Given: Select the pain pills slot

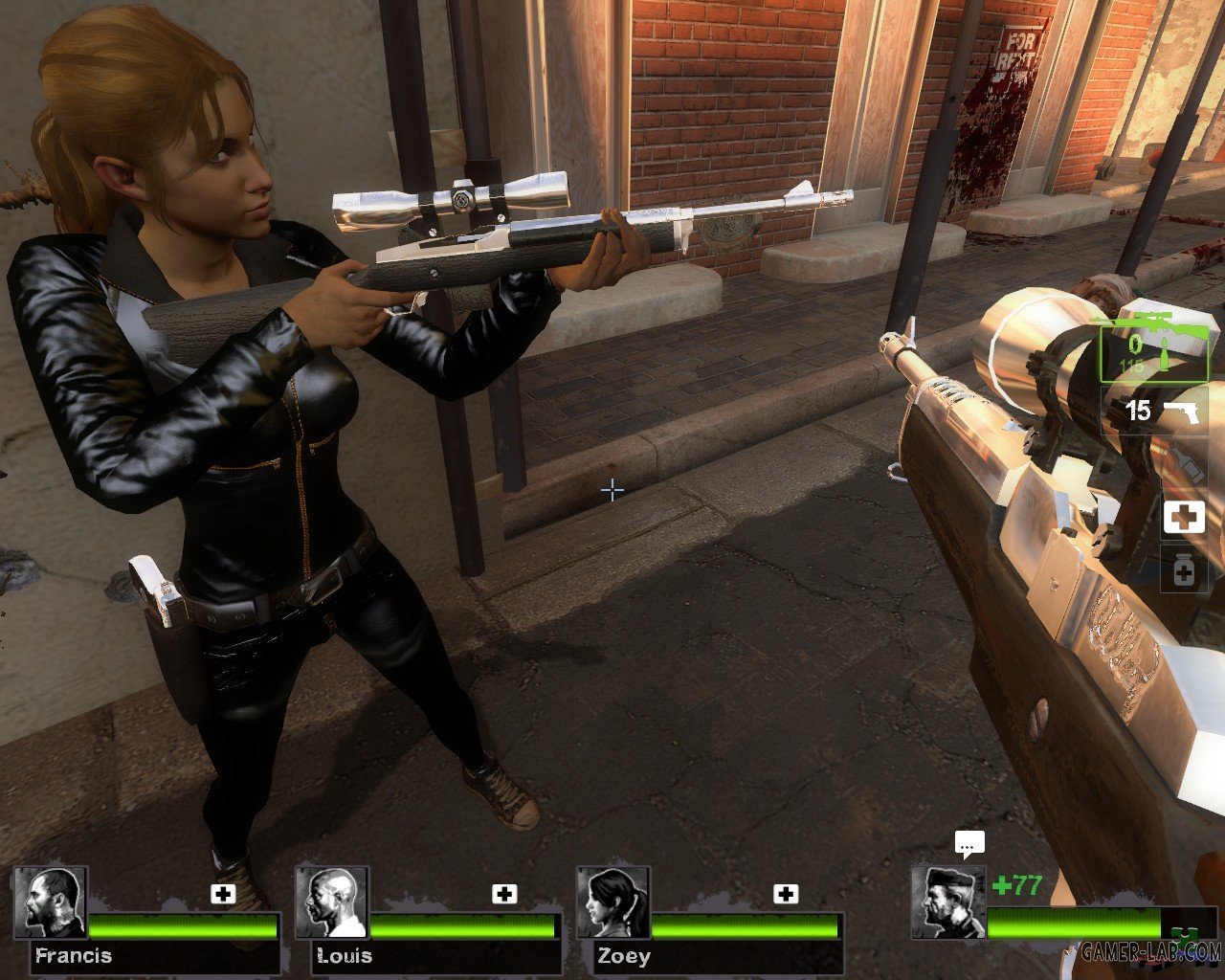Looking at the screenshot, I should pyautogui.click(x=1184, y=572).
